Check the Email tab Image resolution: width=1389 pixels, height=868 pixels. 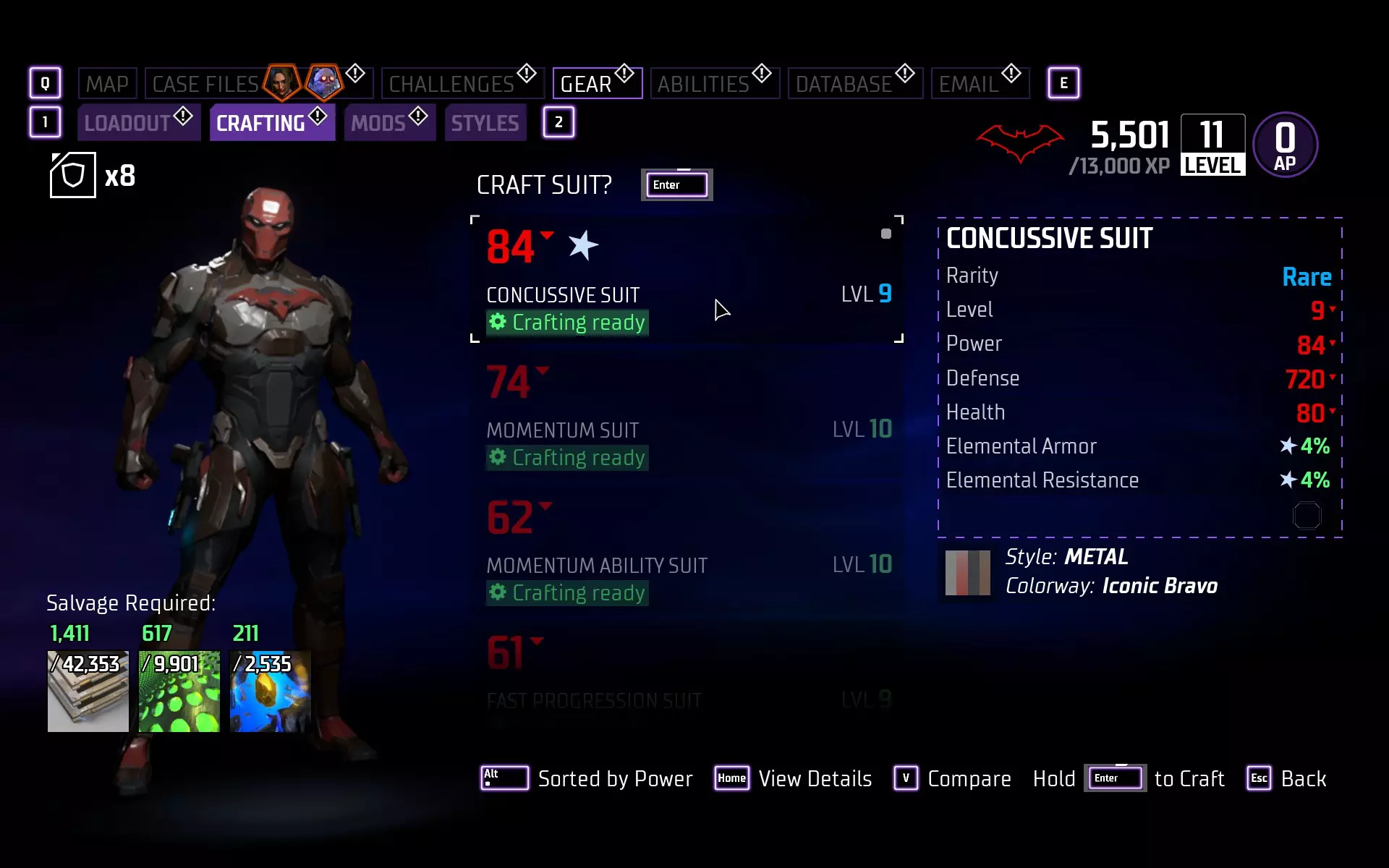point(969,84)
